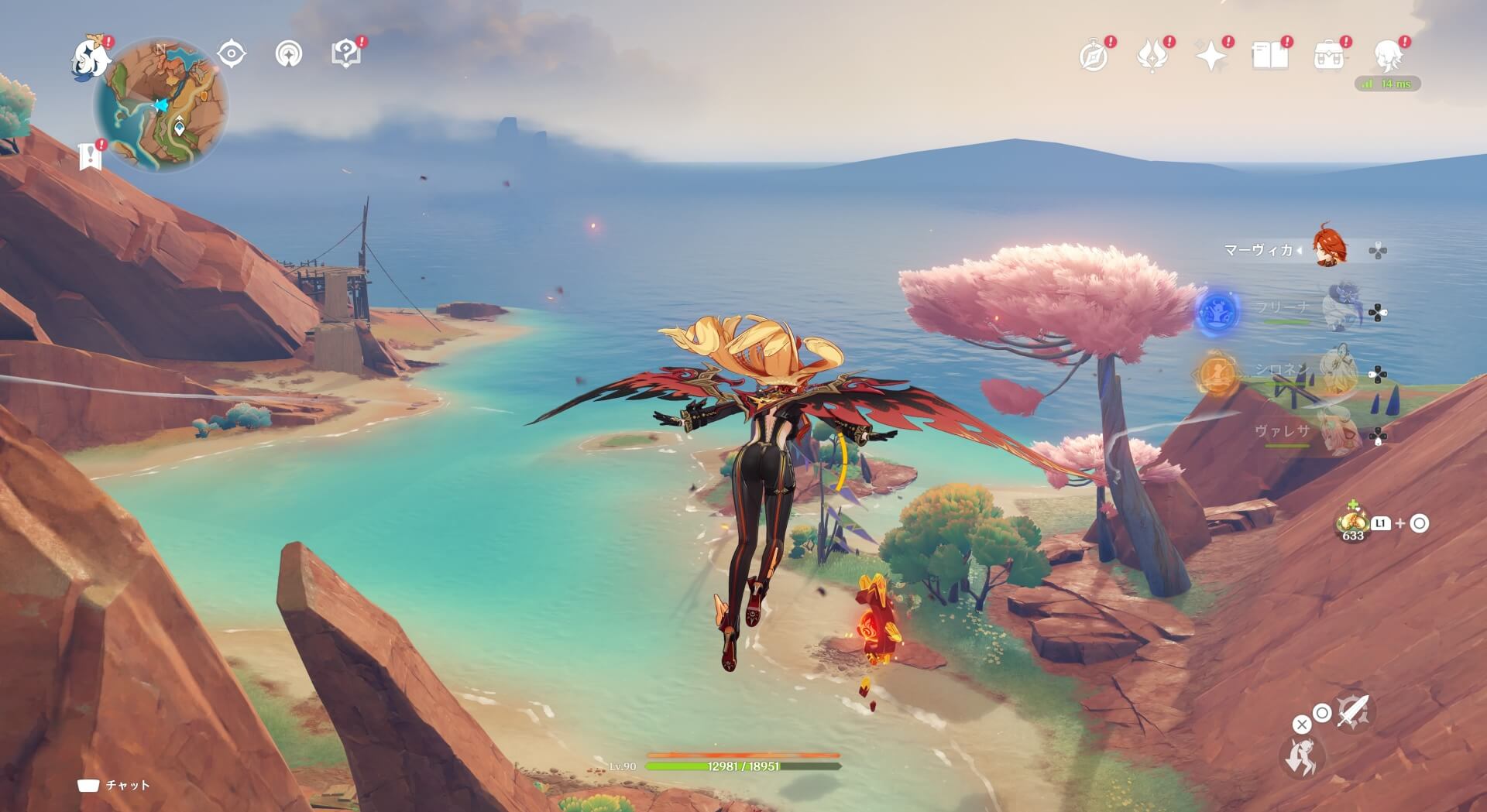1487x812 pixels.
Task: Tap the plunge descent icon
Action: point(1303,755)
